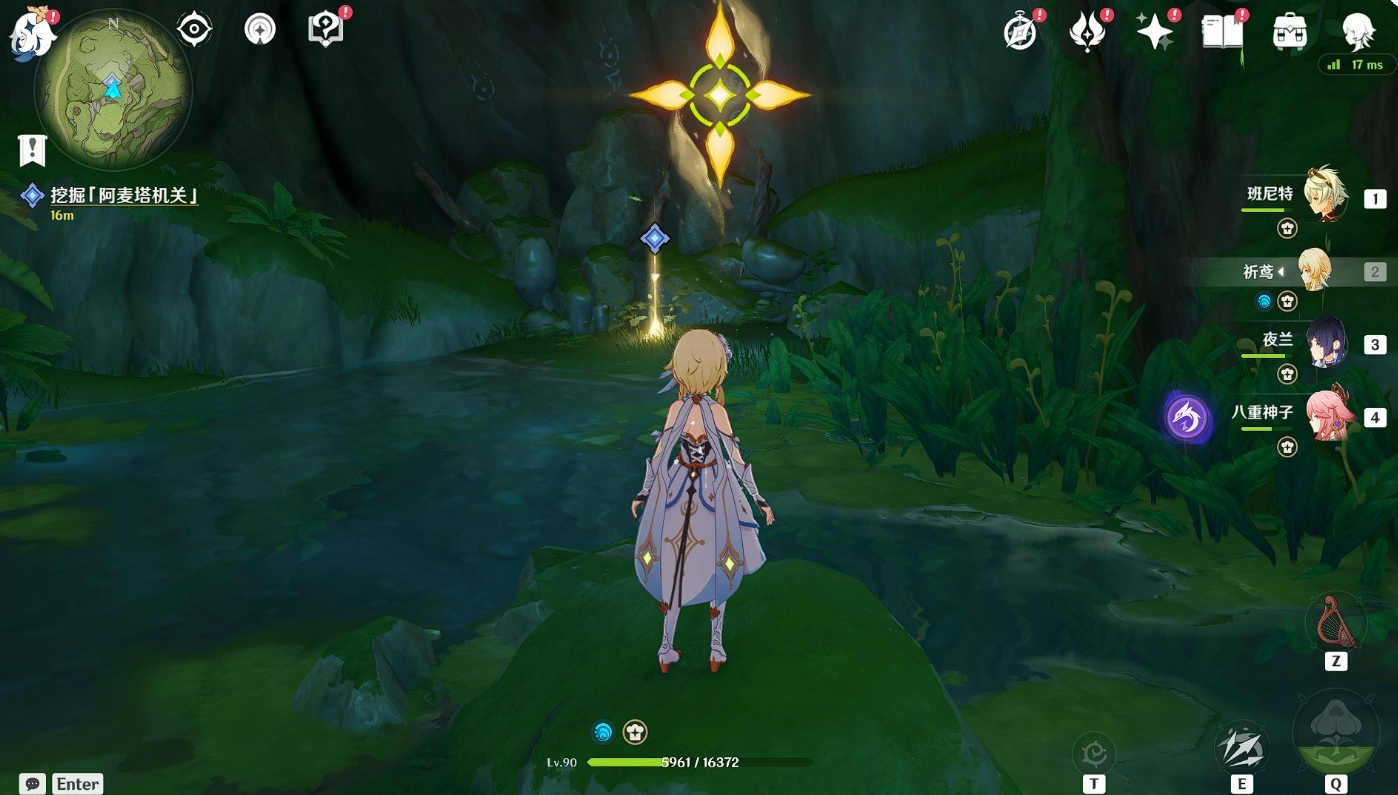Trigger the purple burst icon beside 八重神子
1398x795 pixels.
click(x=1188, y=417)
